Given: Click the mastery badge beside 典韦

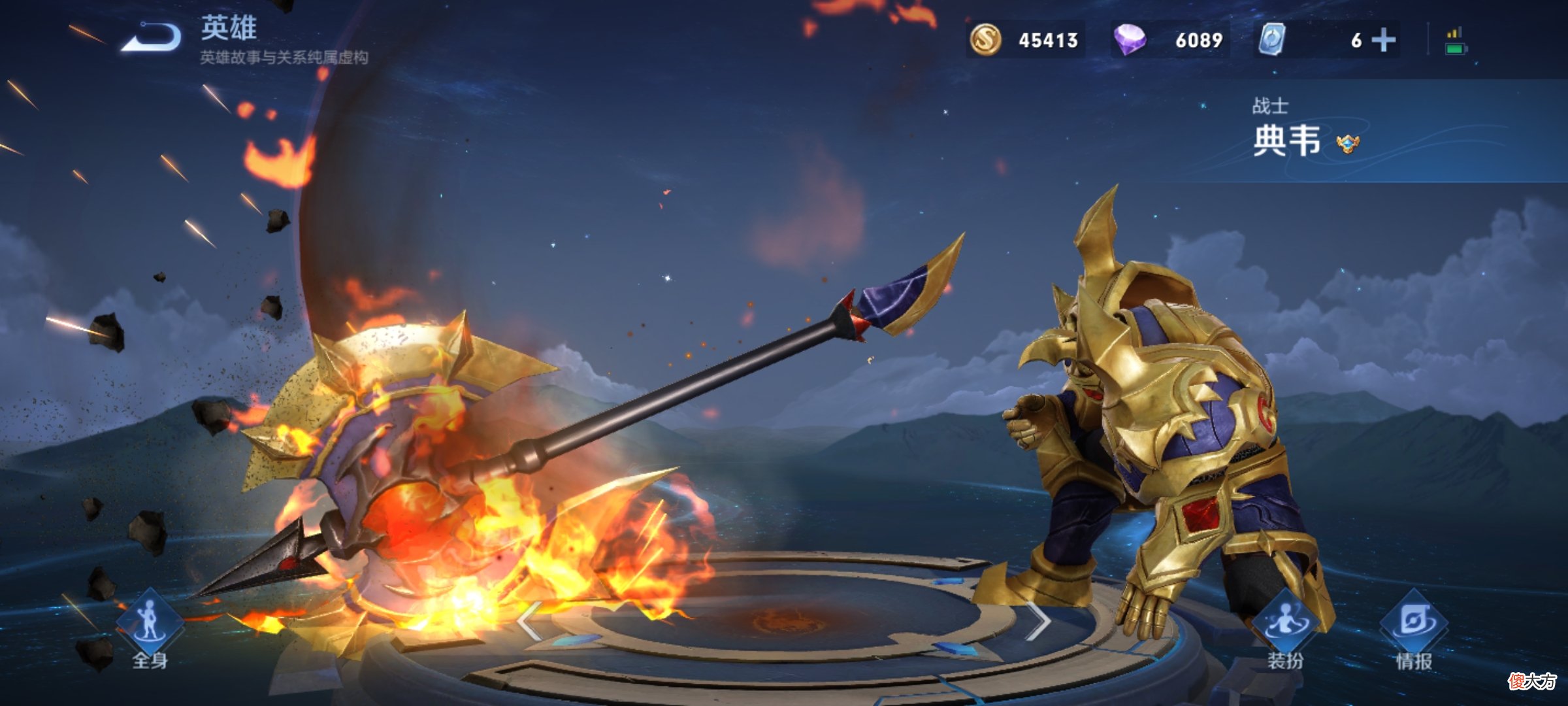Looking at the screenshot, I should [x=1347, y=143].
